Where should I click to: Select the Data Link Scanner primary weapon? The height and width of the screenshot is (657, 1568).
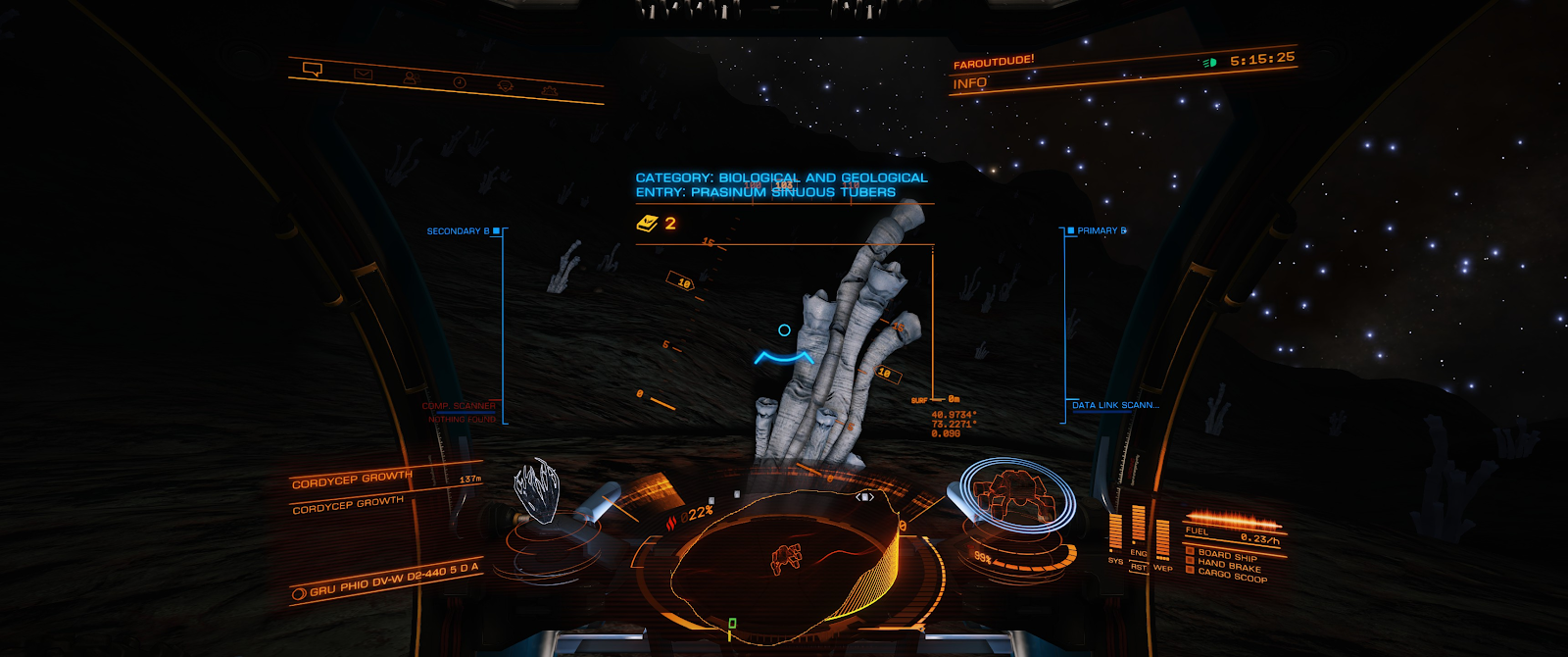coord(1114,405)
